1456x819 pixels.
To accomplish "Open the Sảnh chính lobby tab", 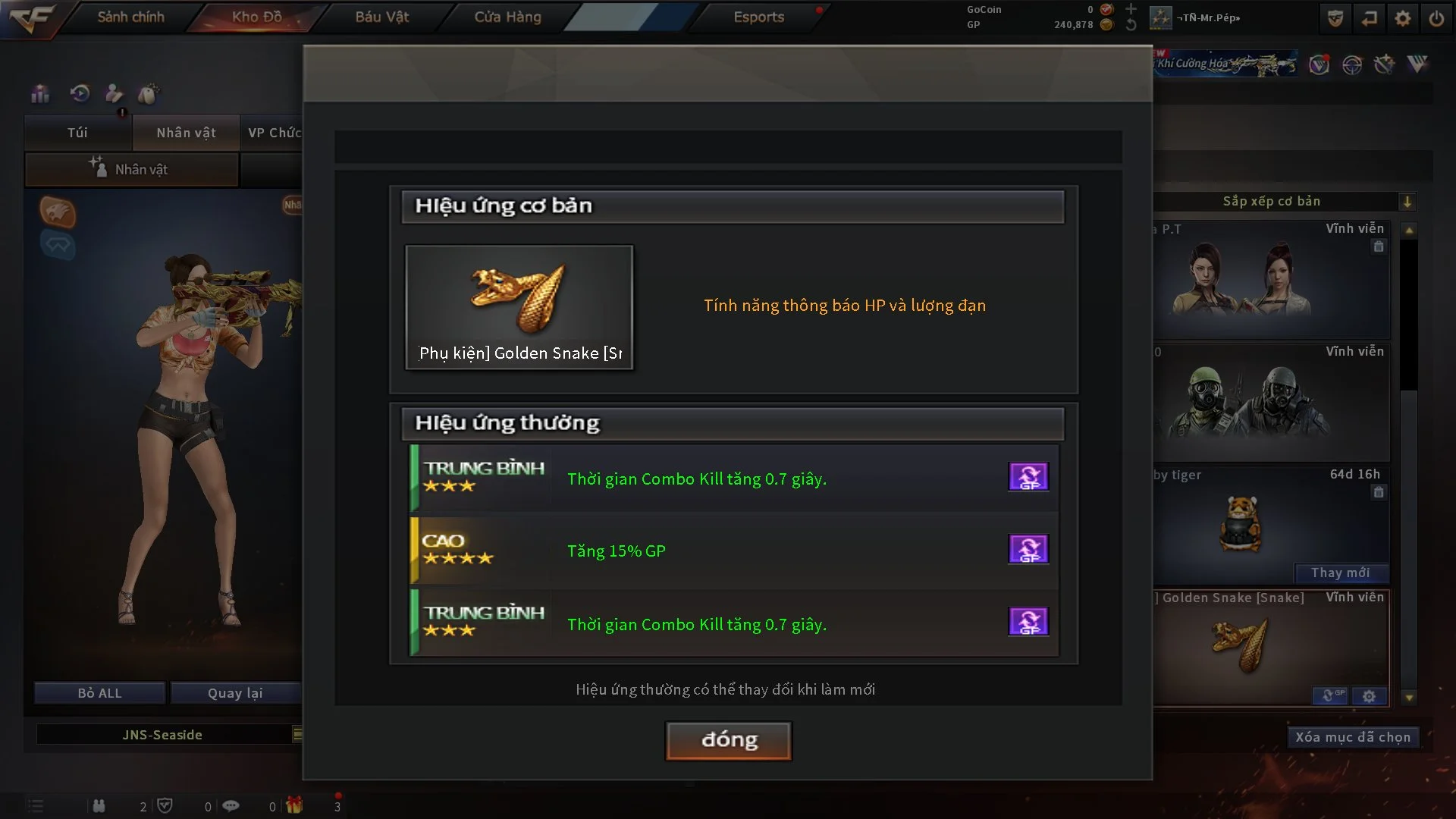I will pyautogui.click(x=130, y=17).
